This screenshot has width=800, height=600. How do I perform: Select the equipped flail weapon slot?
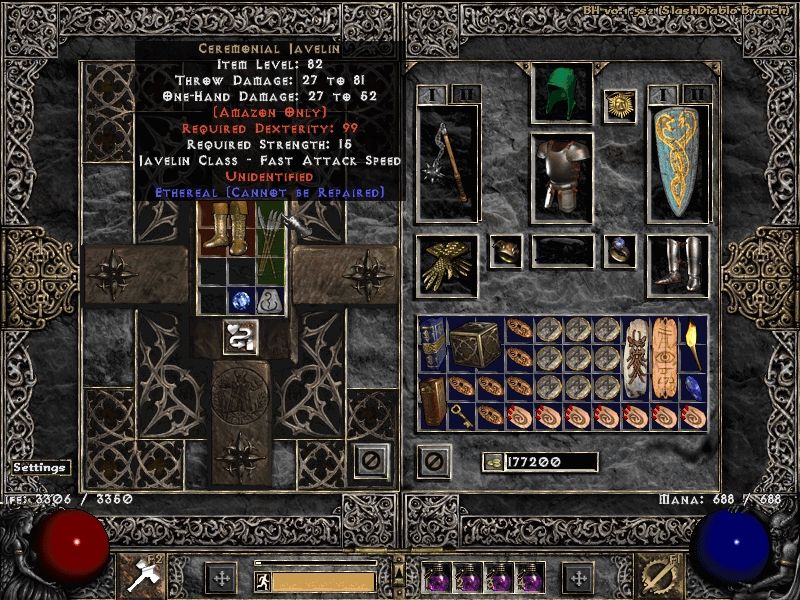coord(447,164)
